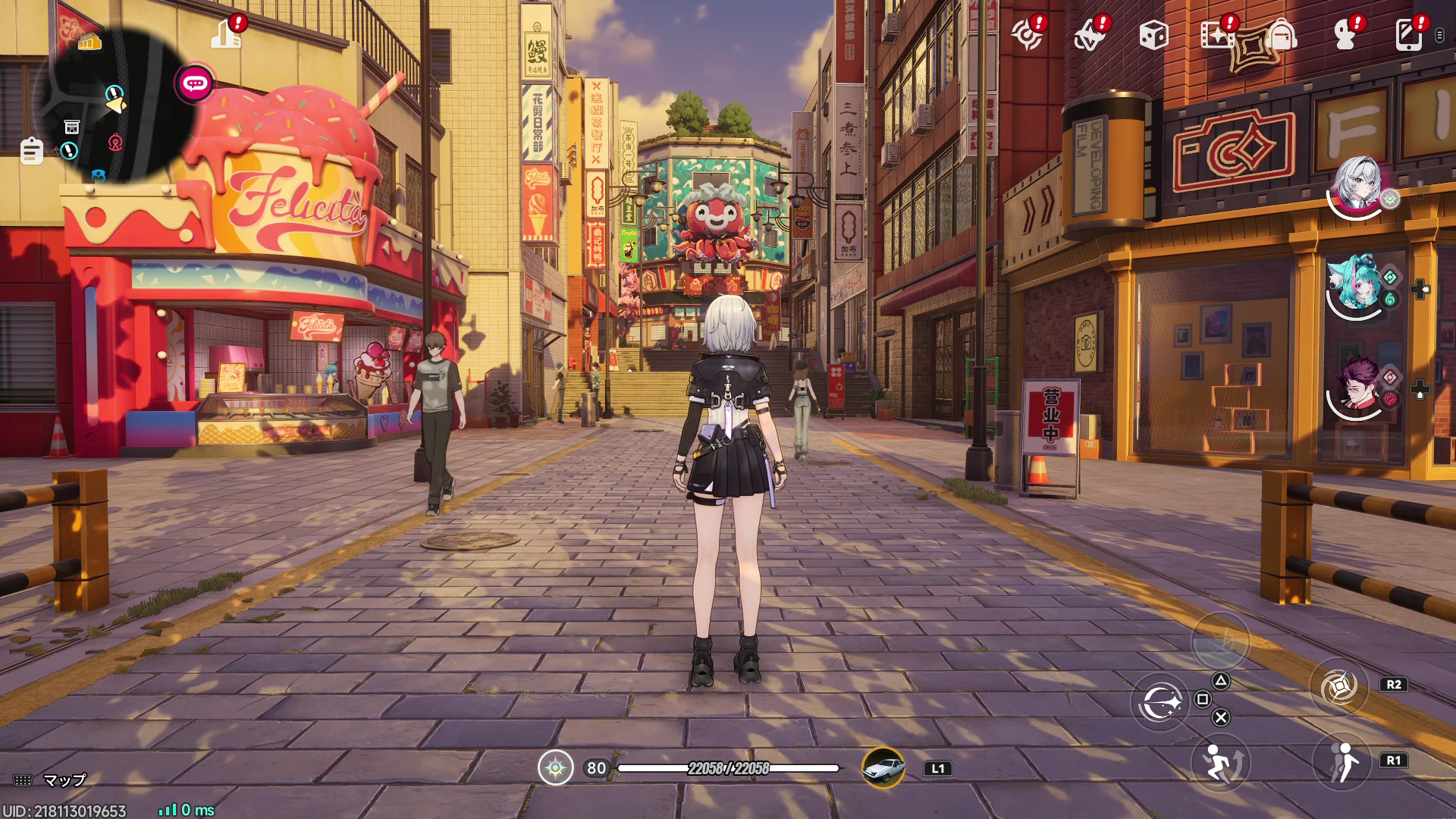The image size is (1456, 819).
Task: Open the dice icon menu
Action: pyautogui.click(x=1153, y=35)
